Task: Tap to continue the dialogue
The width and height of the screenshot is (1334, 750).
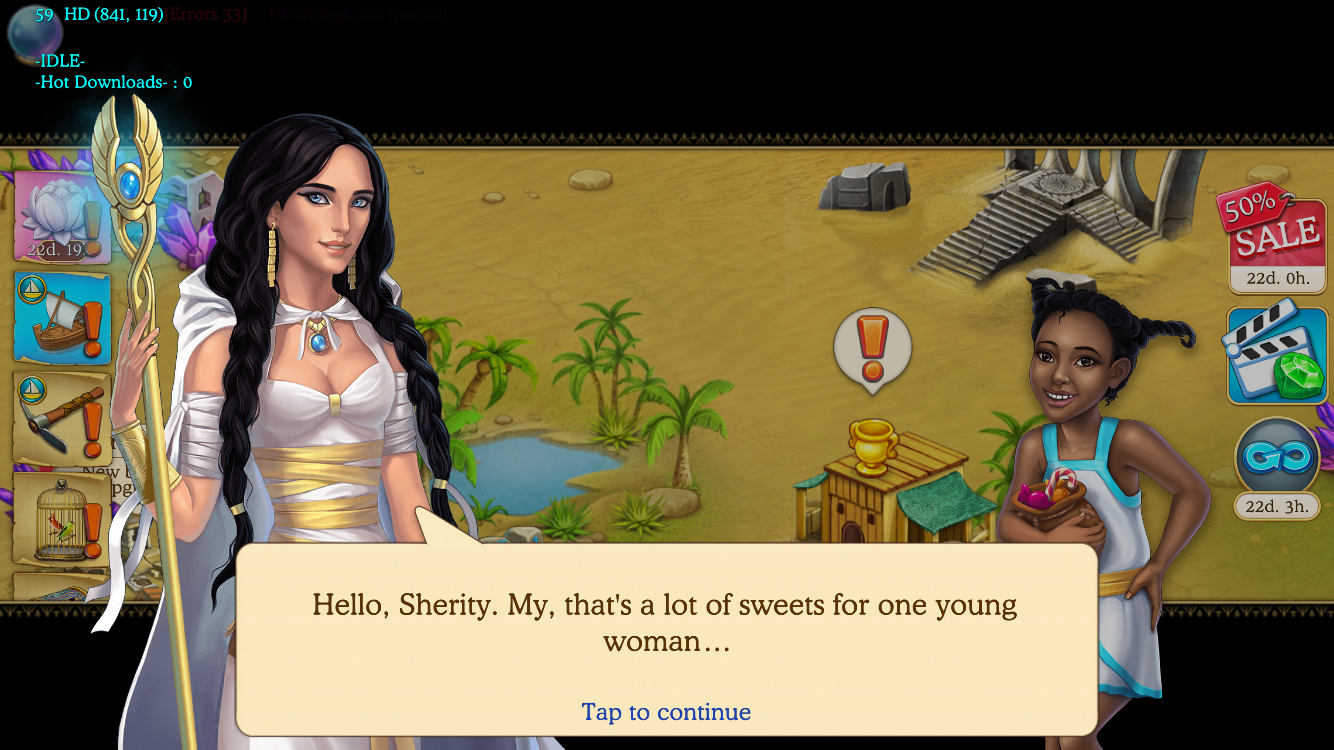Action: [666, 712]
